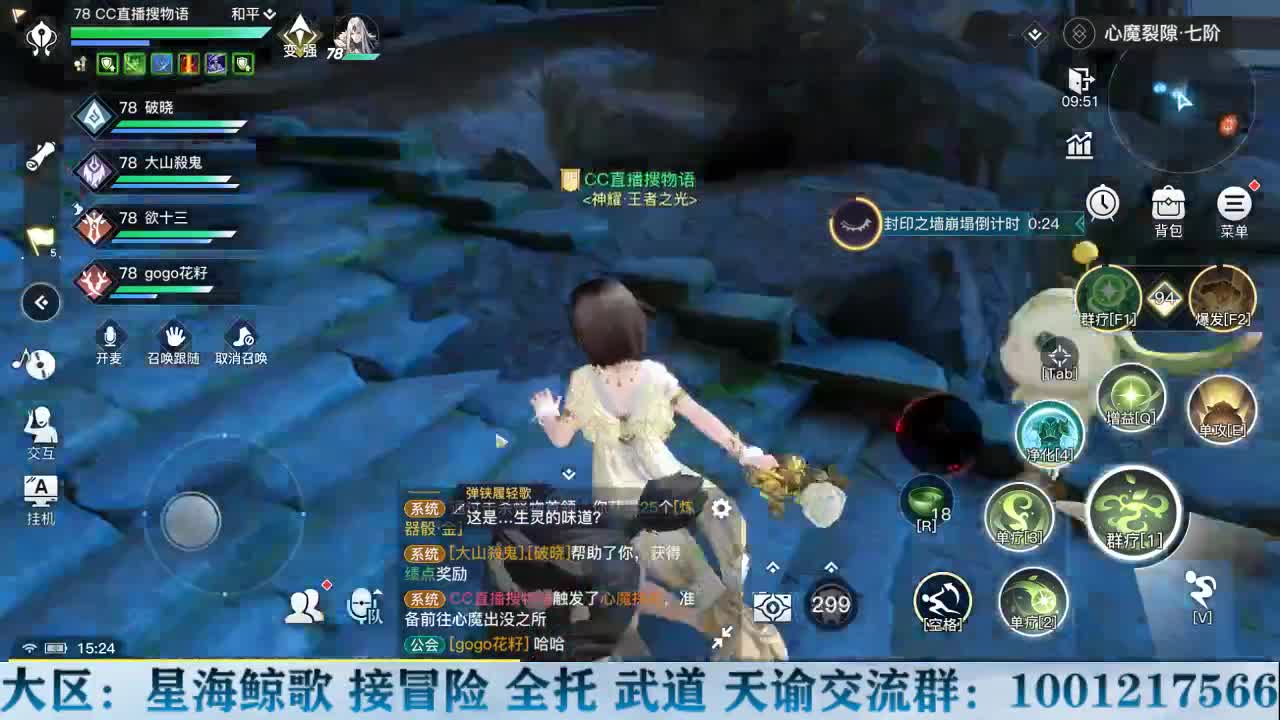Open the 菜单 game menu
Viewport: 1280px width, 720px height.
tap(1236, 205)
